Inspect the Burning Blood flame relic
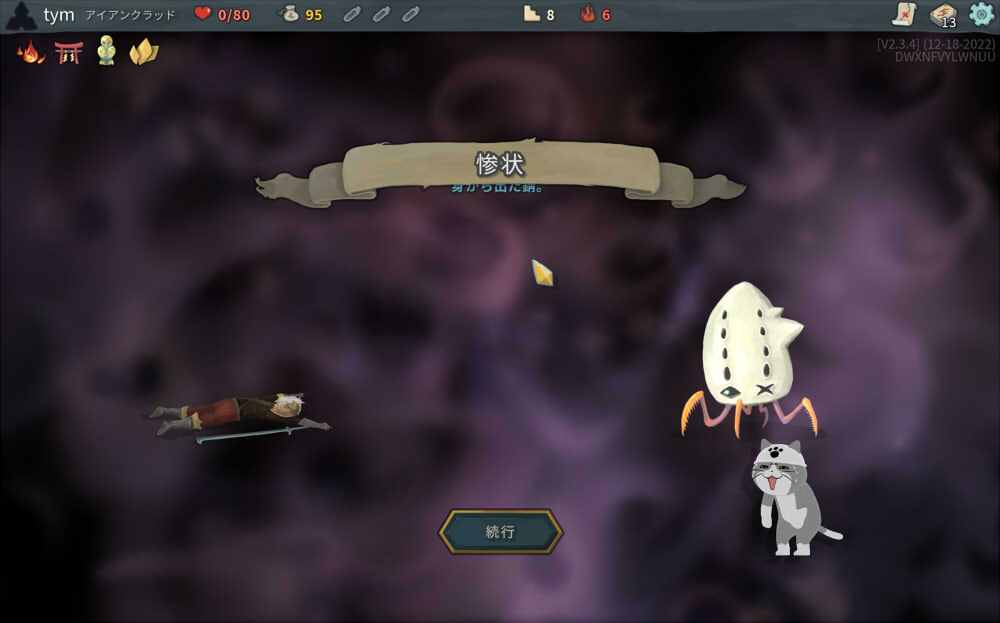Screen dimensions: 1000x623 pyautogui.click(x=31, y=52)
